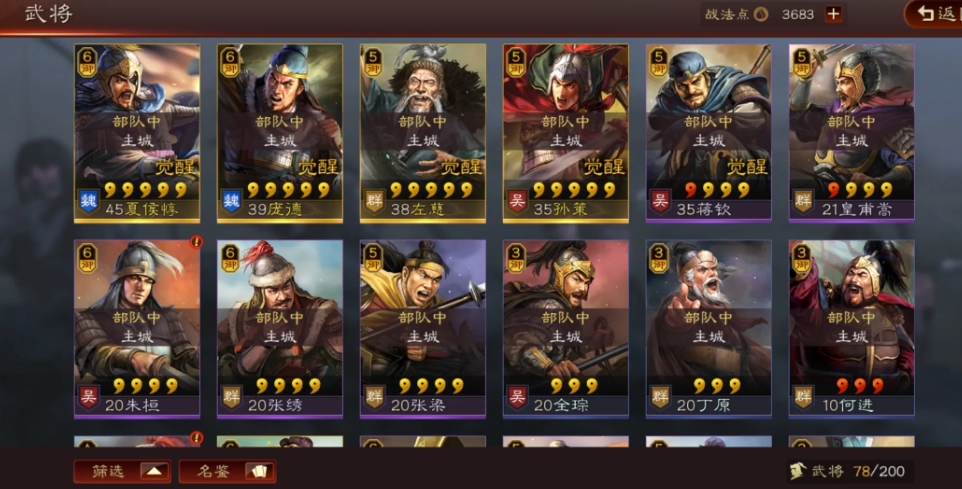Select the 朱桓 general card
The height and width of the screenshot is (489, 962).
pyautogui.click(x=137, y=328)
